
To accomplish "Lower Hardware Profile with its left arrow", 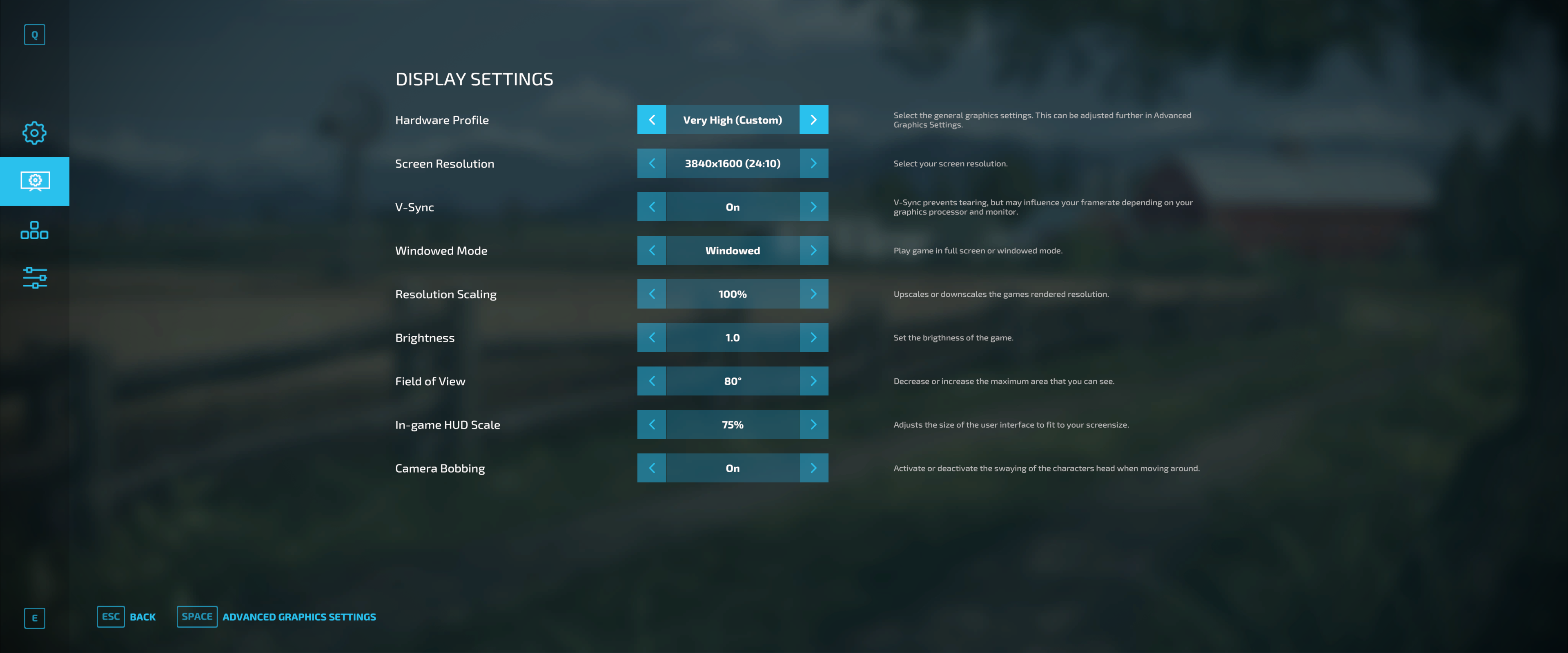I will tap(651, 119).
